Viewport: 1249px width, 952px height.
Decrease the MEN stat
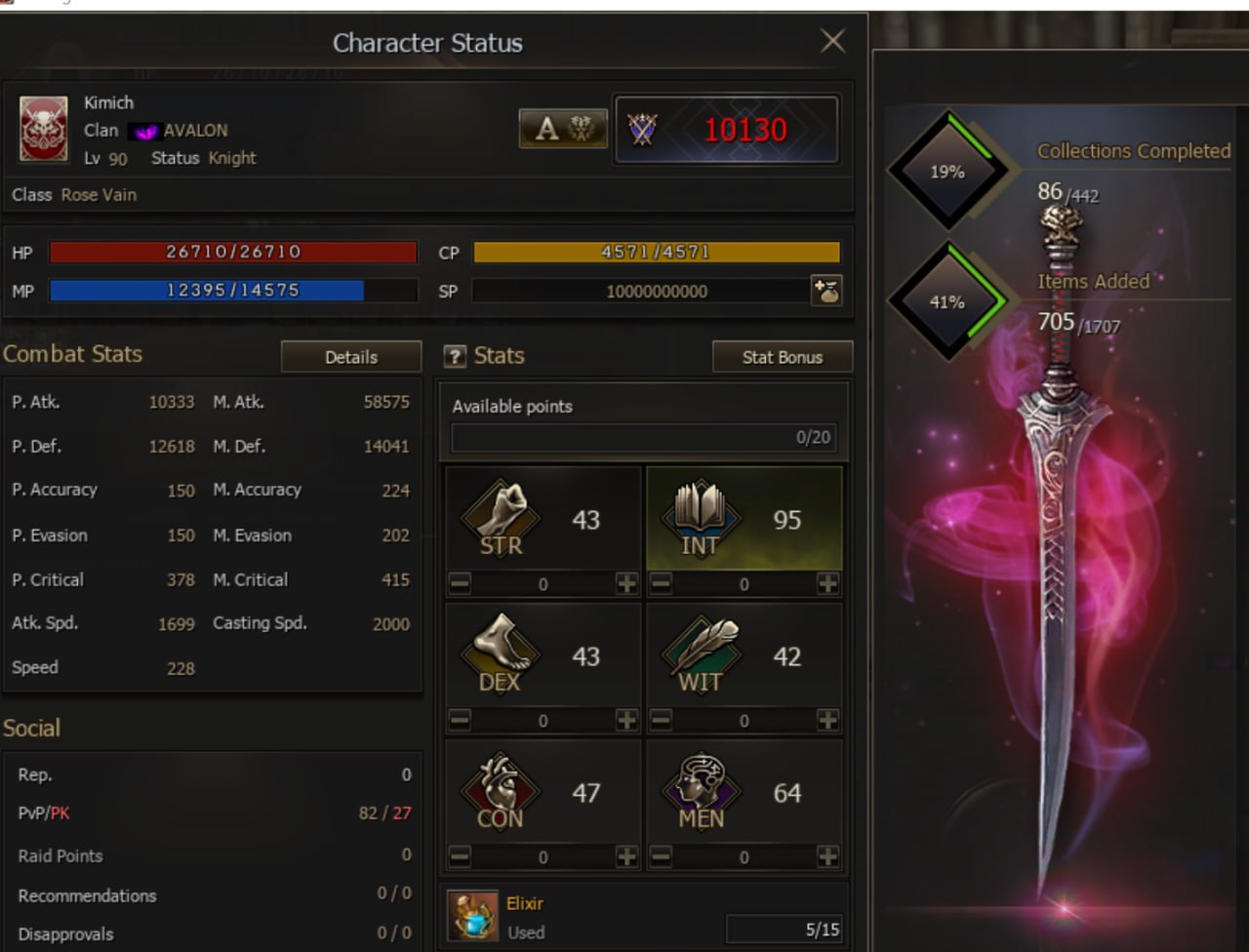[x=661, y=857]
